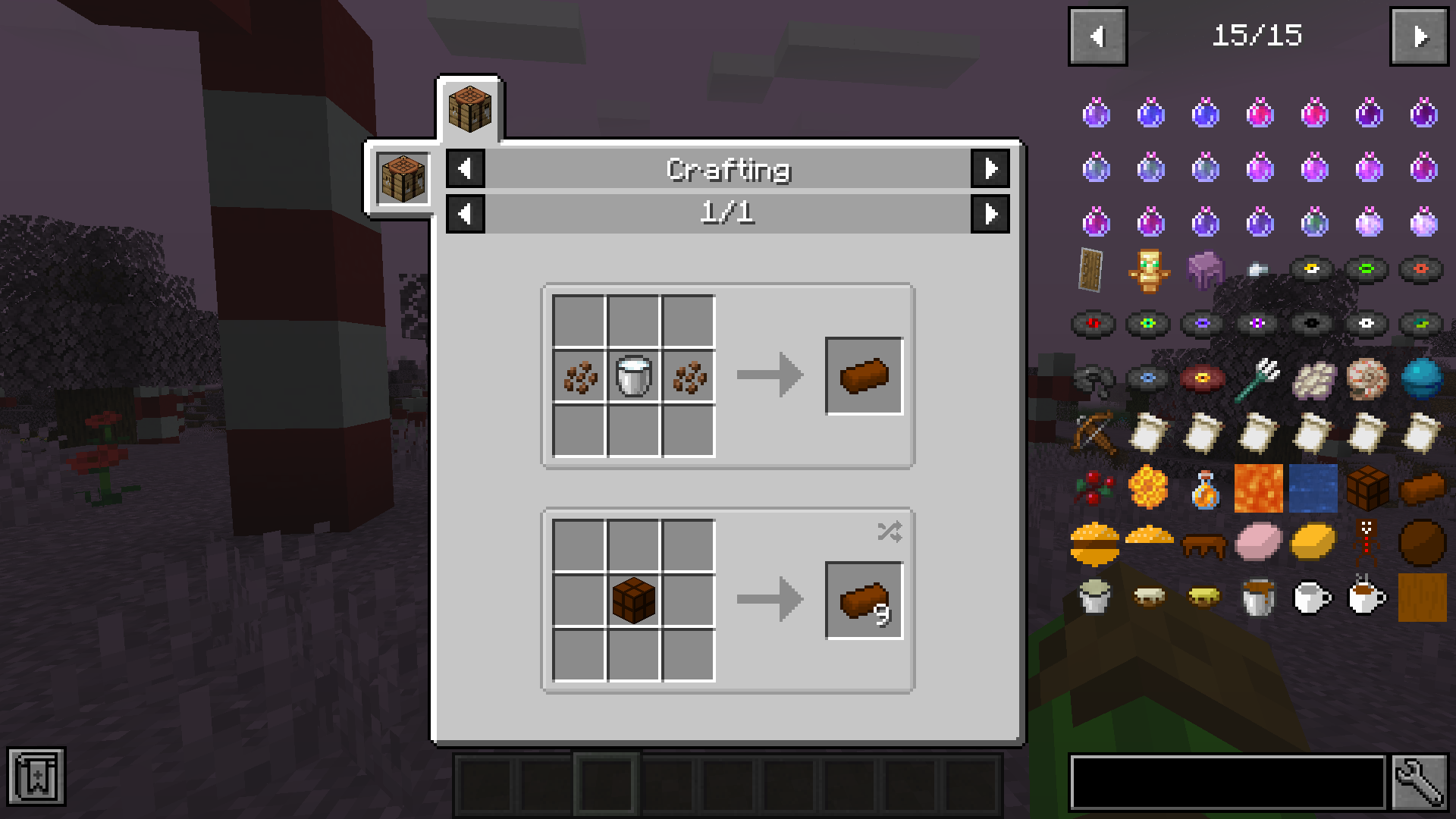Click the honey bottle item

click(1204, 488)
